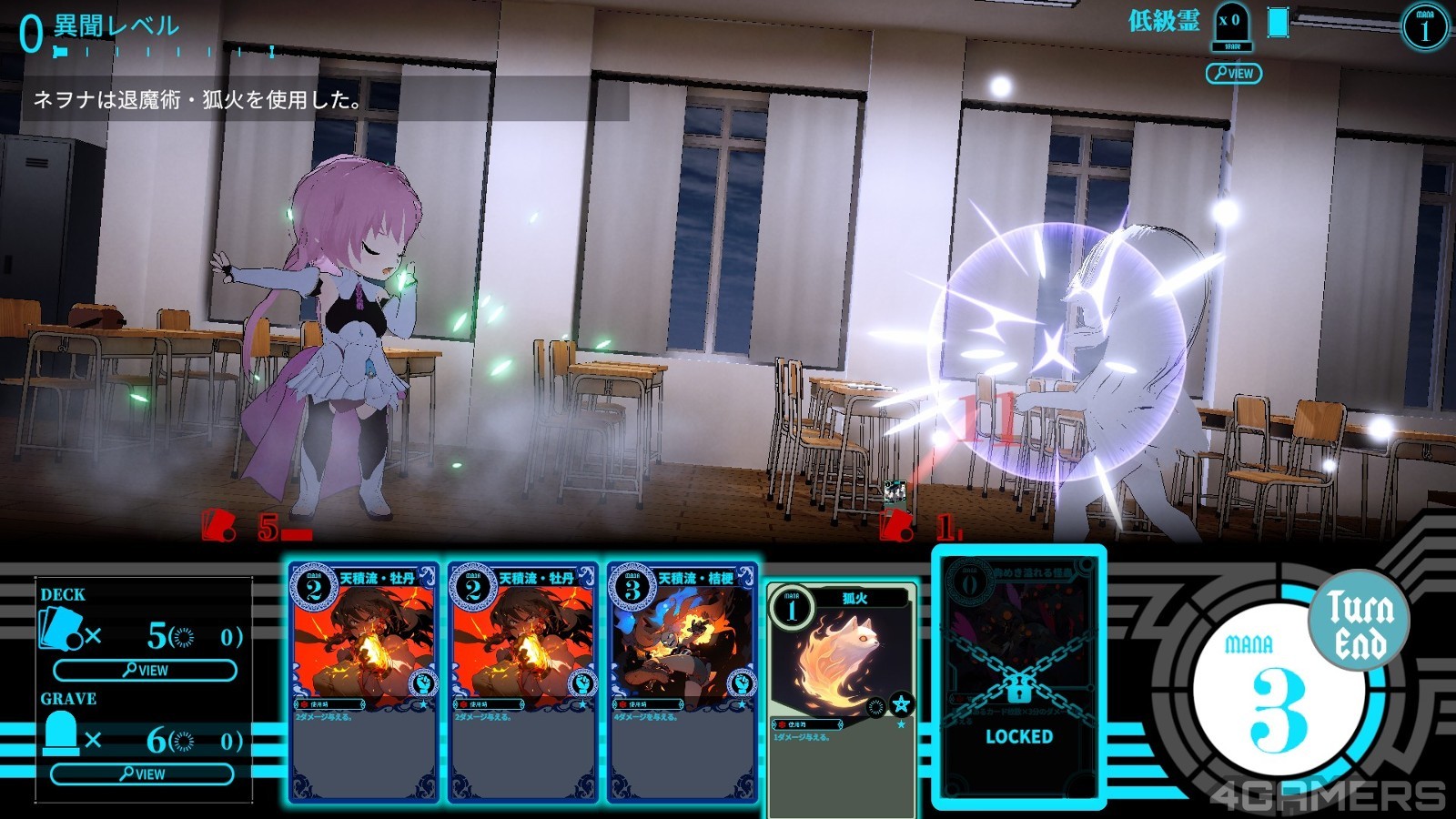View the 低級霊 enemy details
Image resolution: width=1456 pixels, height=819 pixels.
tap(1233, 74)
